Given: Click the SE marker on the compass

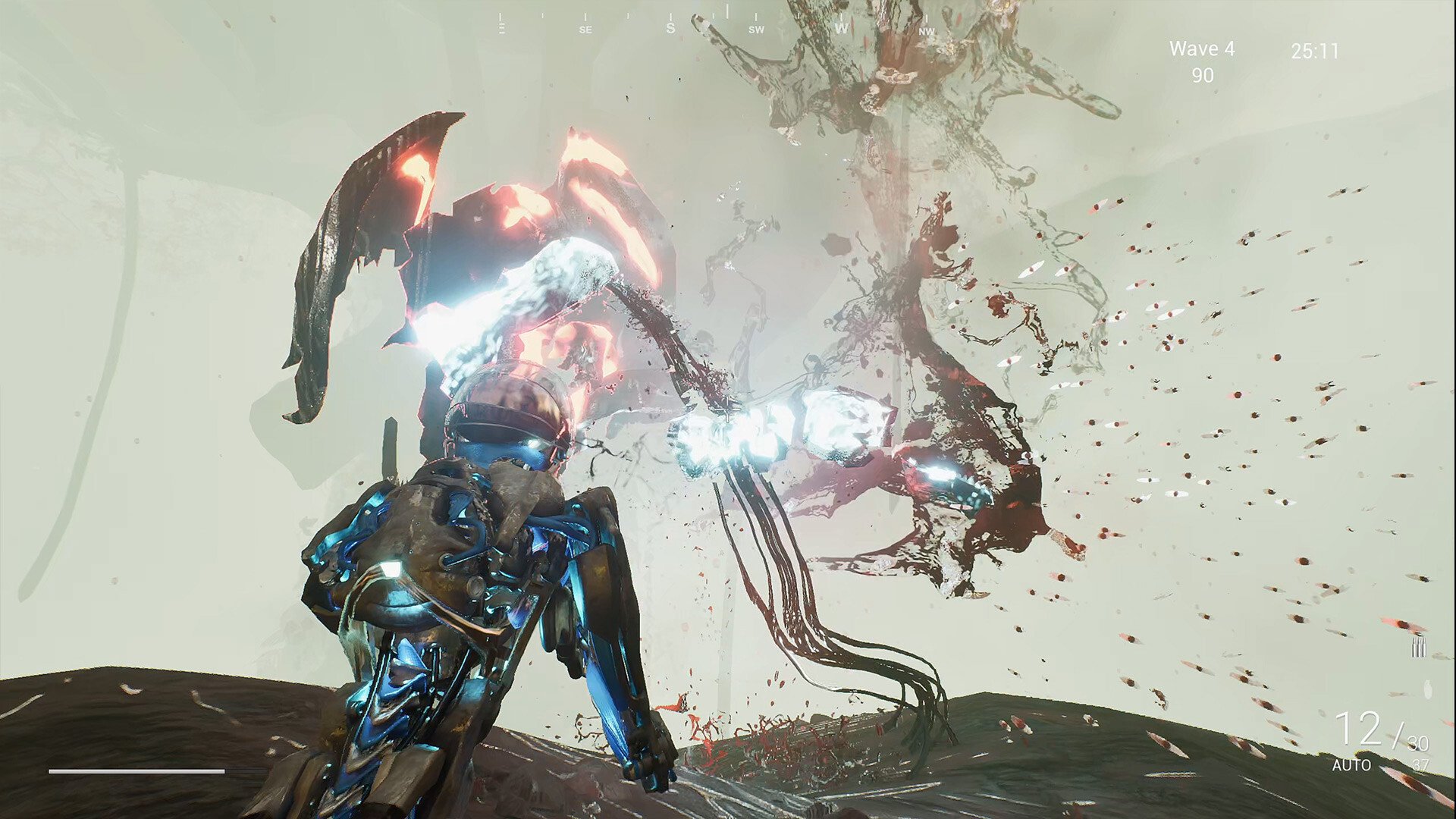Looking at the screenshot, I should [x=585, y=30].
